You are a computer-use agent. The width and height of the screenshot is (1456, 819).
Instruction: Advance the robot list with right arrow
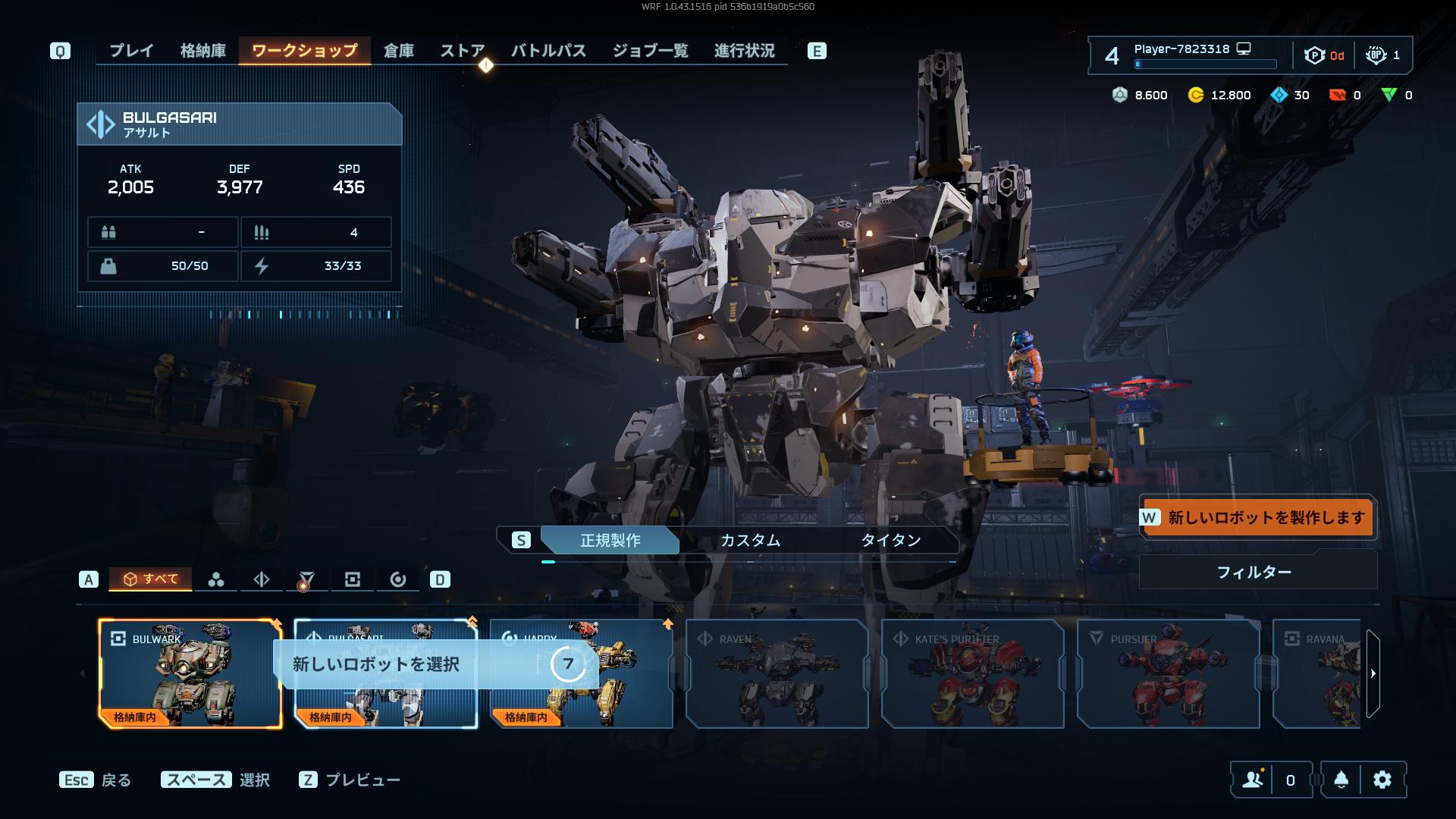click(1373, 673)
